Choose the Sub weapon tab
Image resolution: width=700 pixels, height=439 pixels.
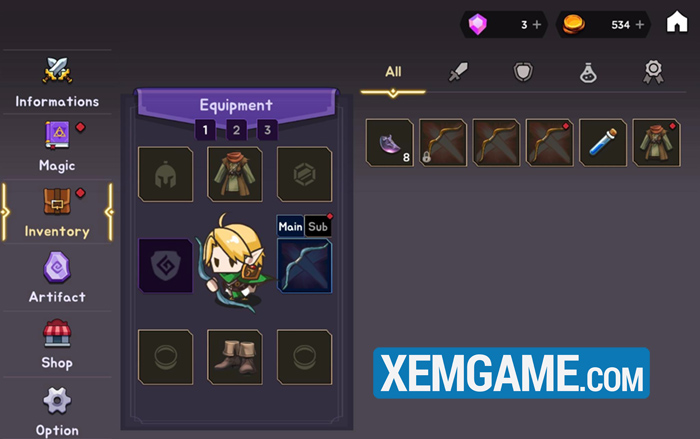[x=318, y=226]
